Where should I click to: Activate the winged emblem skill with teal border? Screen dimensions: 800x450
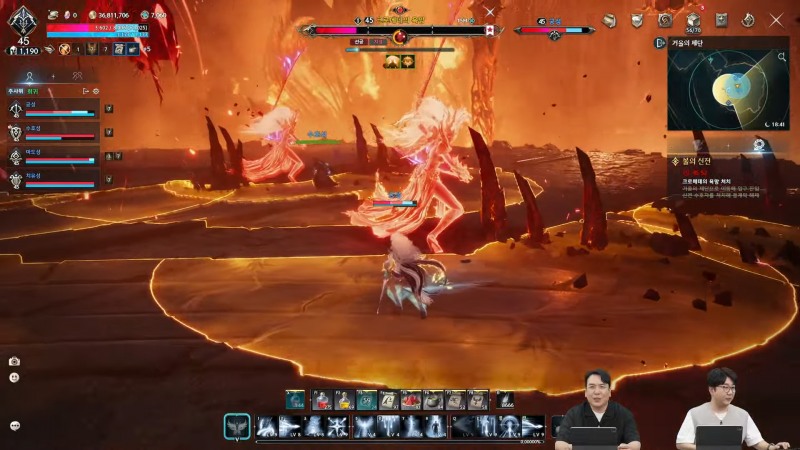coord(237,427)
